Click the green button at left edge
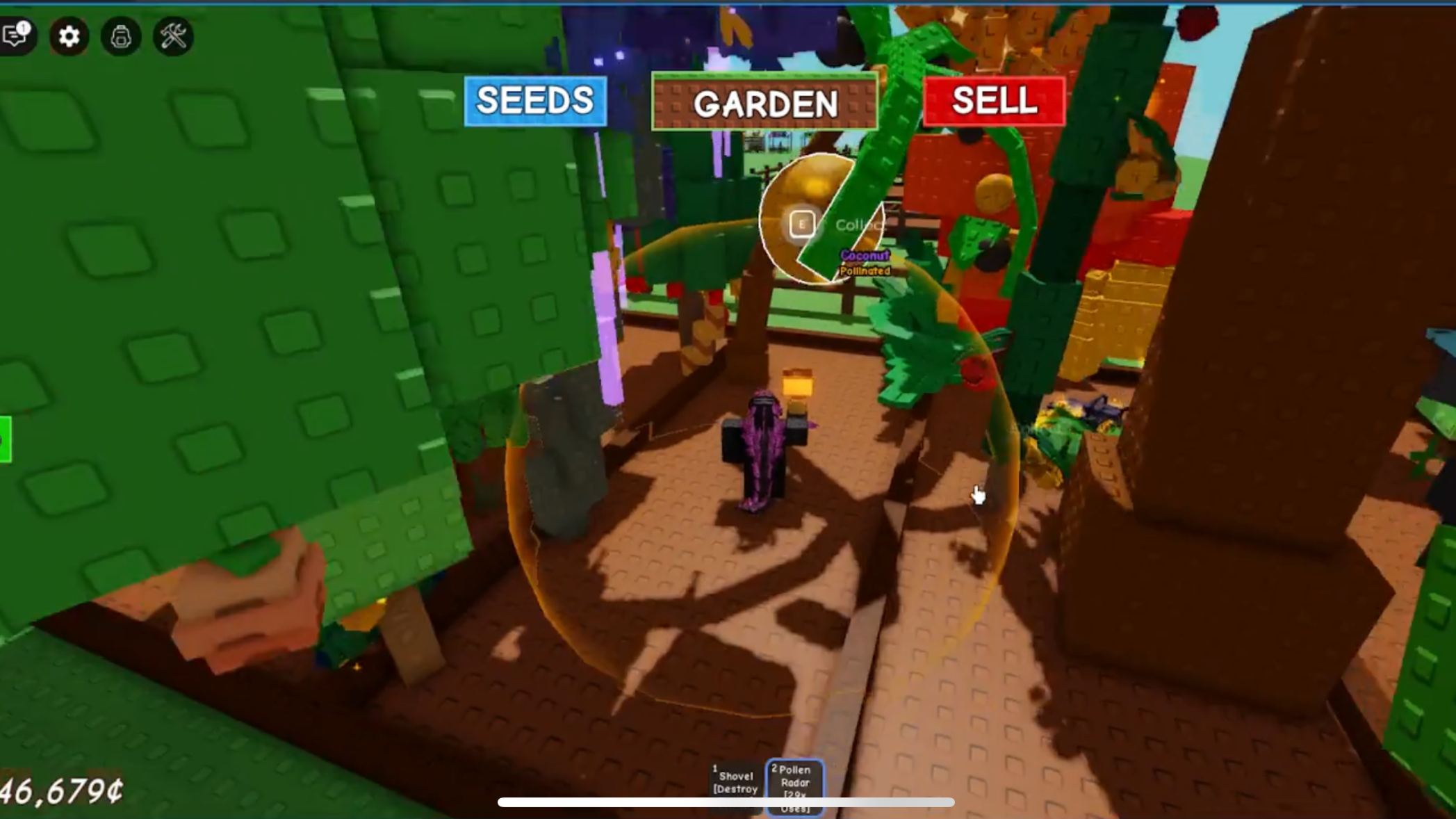 click(5, 439)
